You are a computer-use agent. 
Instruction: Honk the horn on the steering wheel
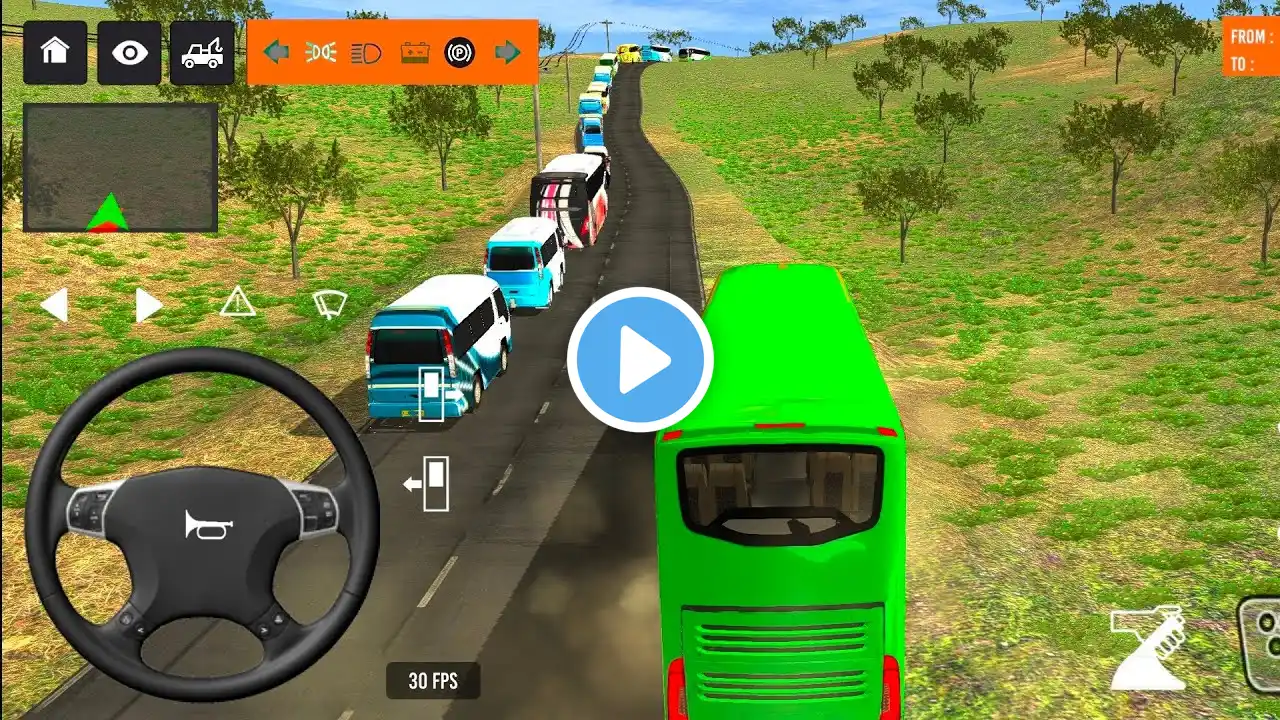[x=208, y=524]
